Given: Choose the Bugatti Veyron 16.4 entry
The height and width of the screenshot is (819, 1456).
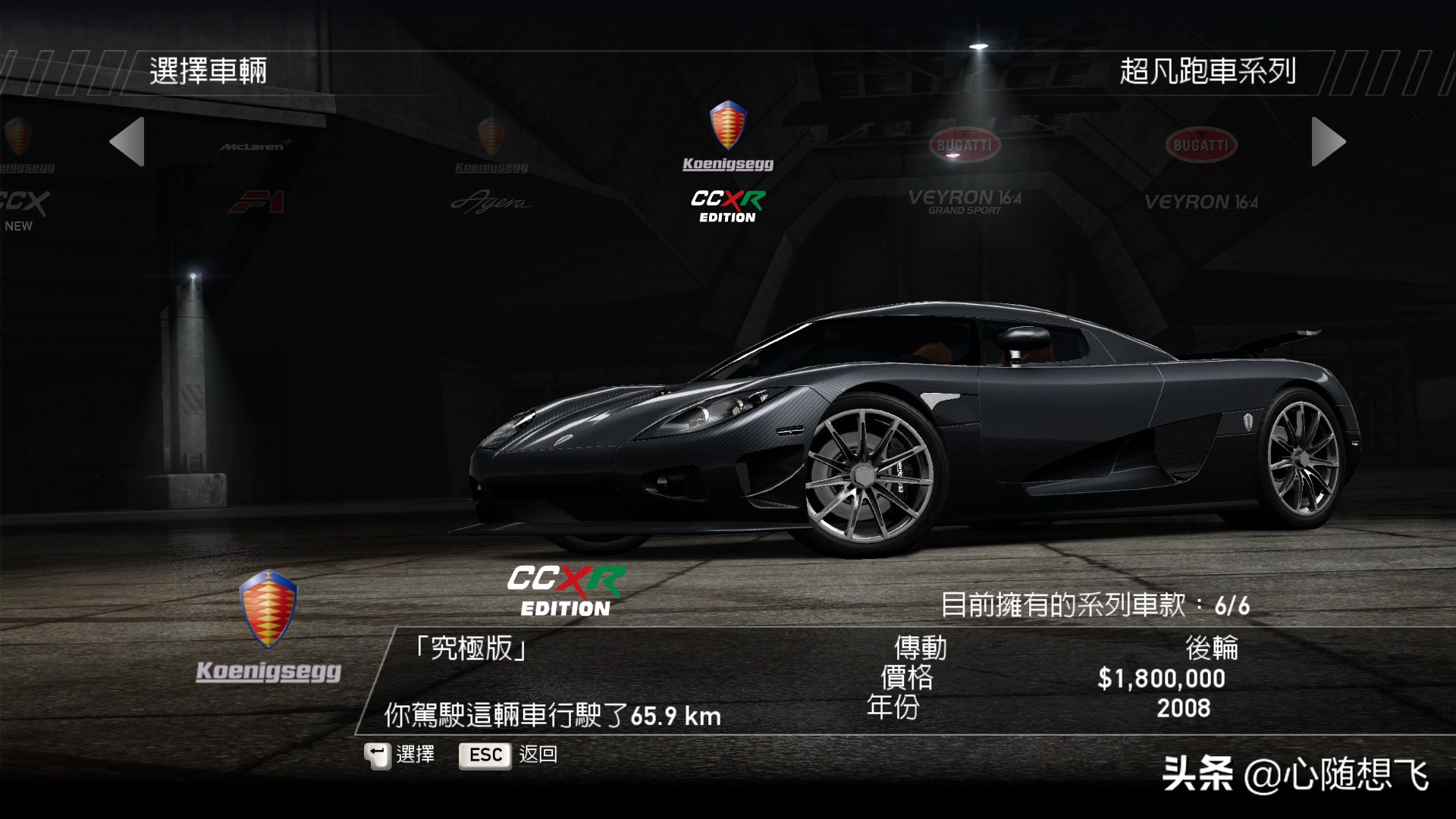Looking at the screenshot, I should (1200, 171).
